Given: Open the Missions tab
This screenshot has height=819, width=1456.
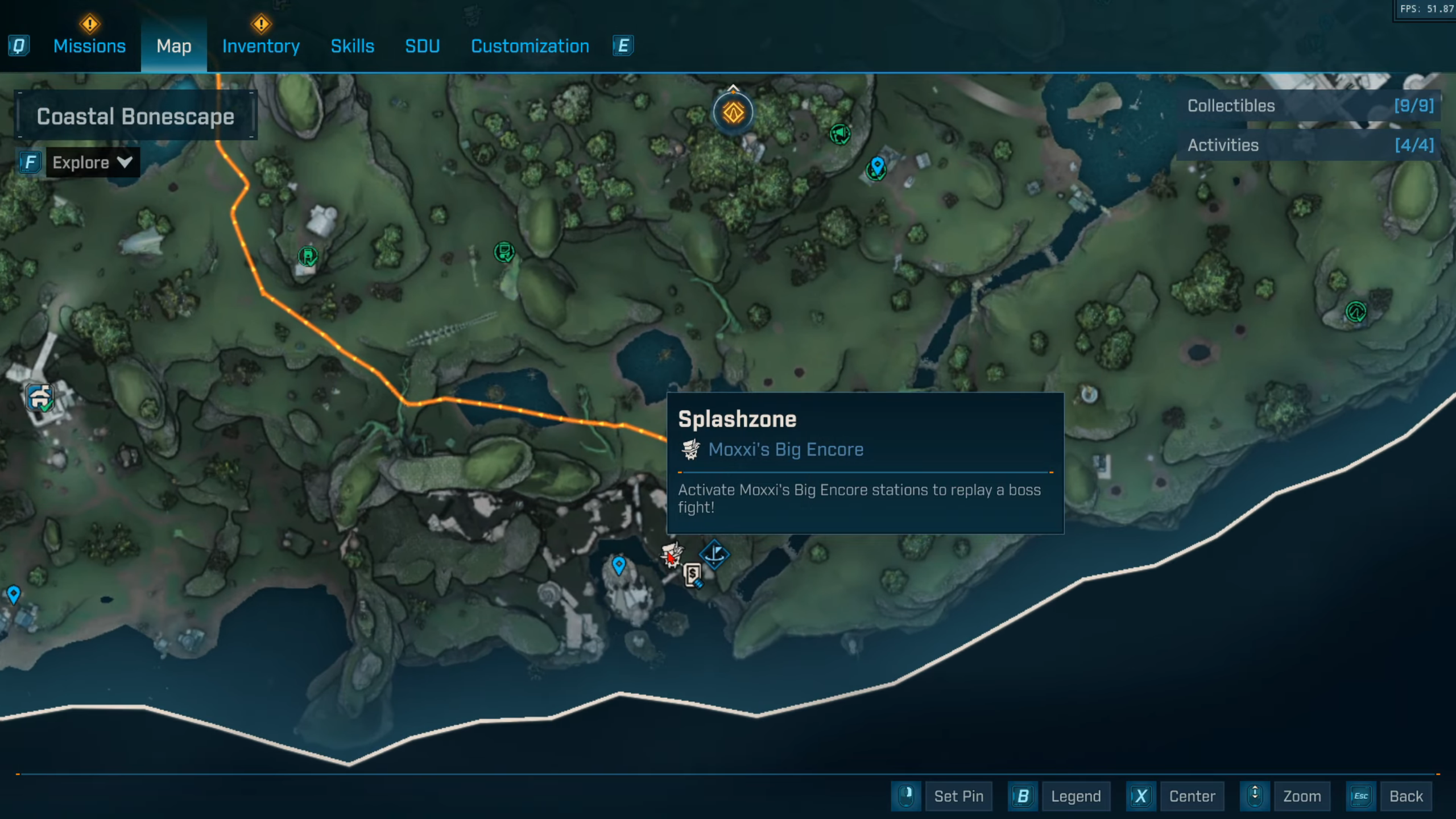Looking at the screenshot, I should (89, 46).
